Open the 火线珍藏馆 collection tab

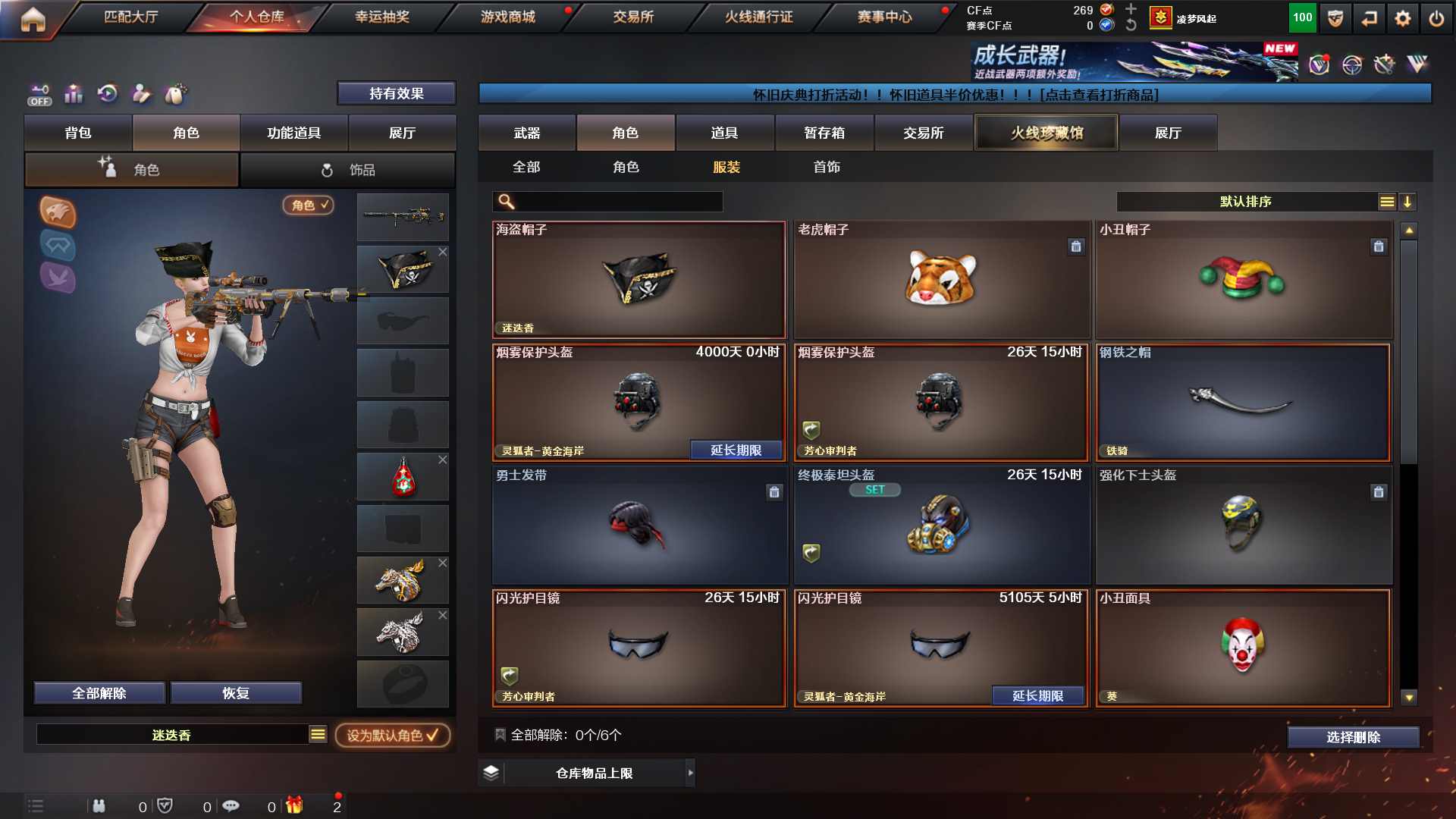click(x=1046, y=133)
